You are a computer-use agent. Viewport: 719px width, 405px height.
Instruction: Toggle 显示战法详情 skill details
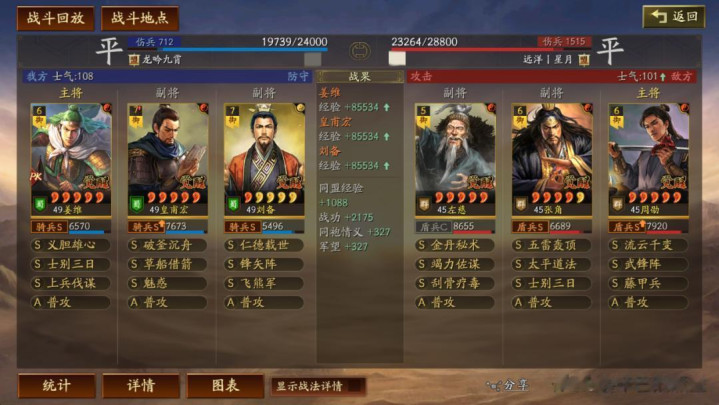tap(318, 386)
